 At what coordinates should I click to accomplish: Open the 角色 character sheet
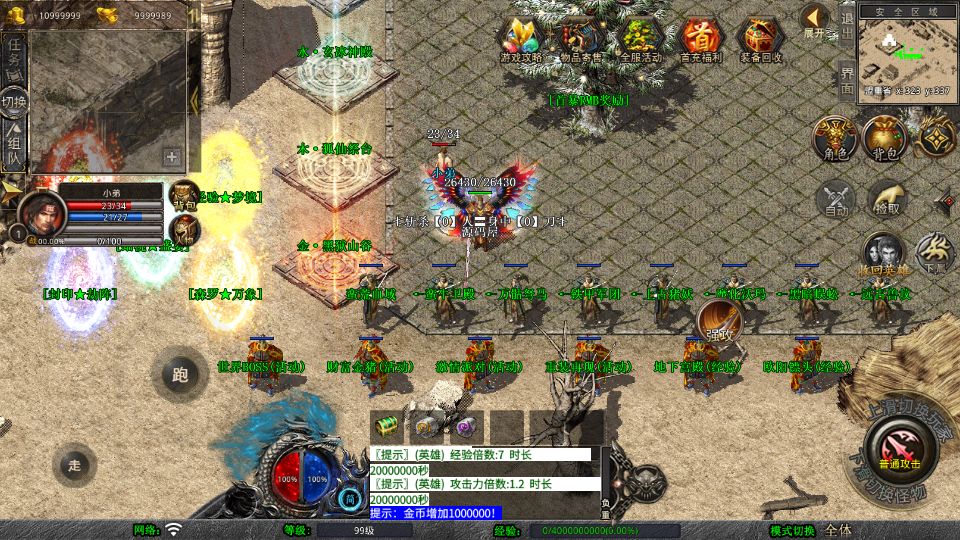point(833,137)
